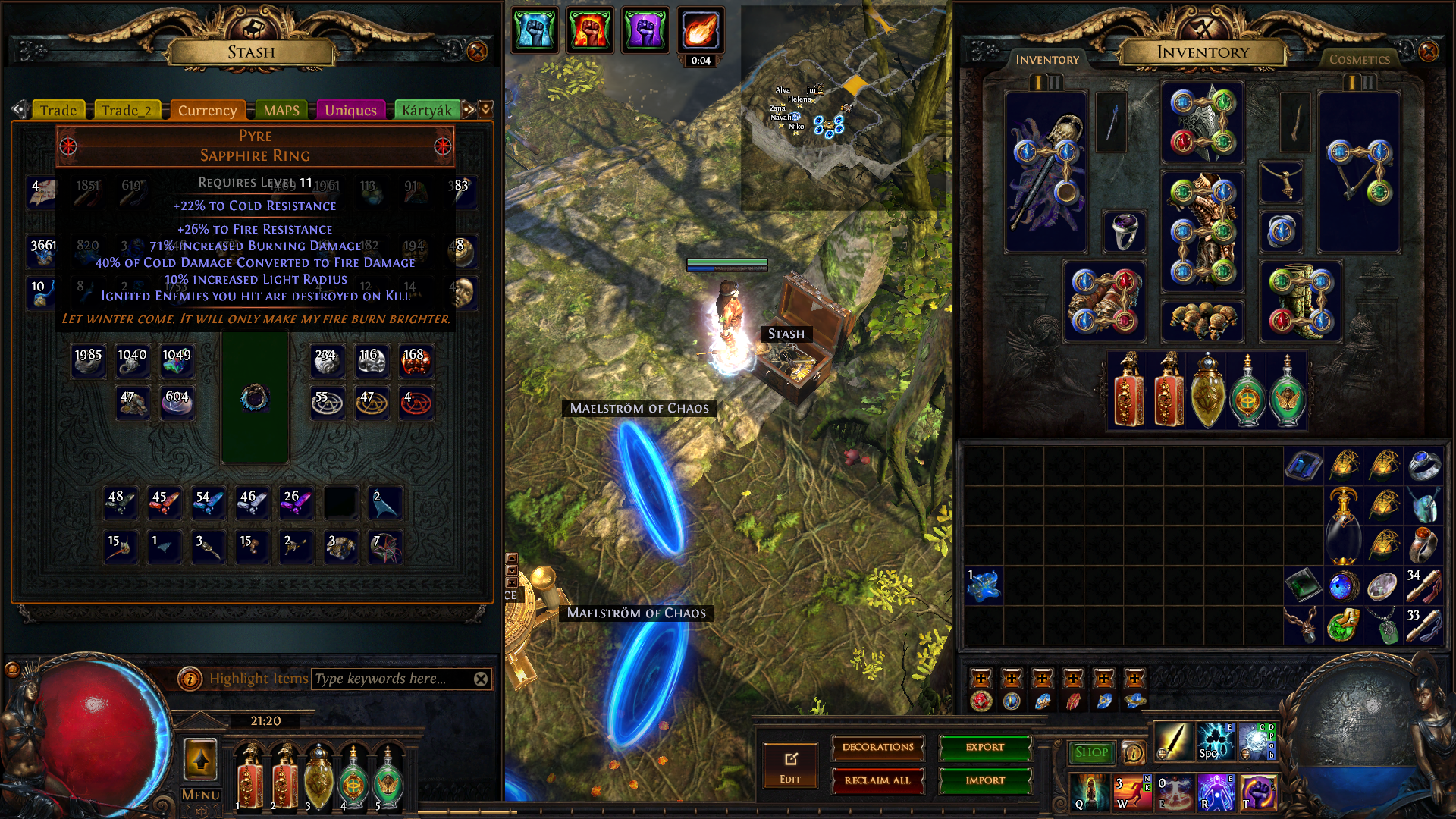Screen dimensions: 1456x819
Task: Select the currency stack of 1985
Action: click(88, 361)
